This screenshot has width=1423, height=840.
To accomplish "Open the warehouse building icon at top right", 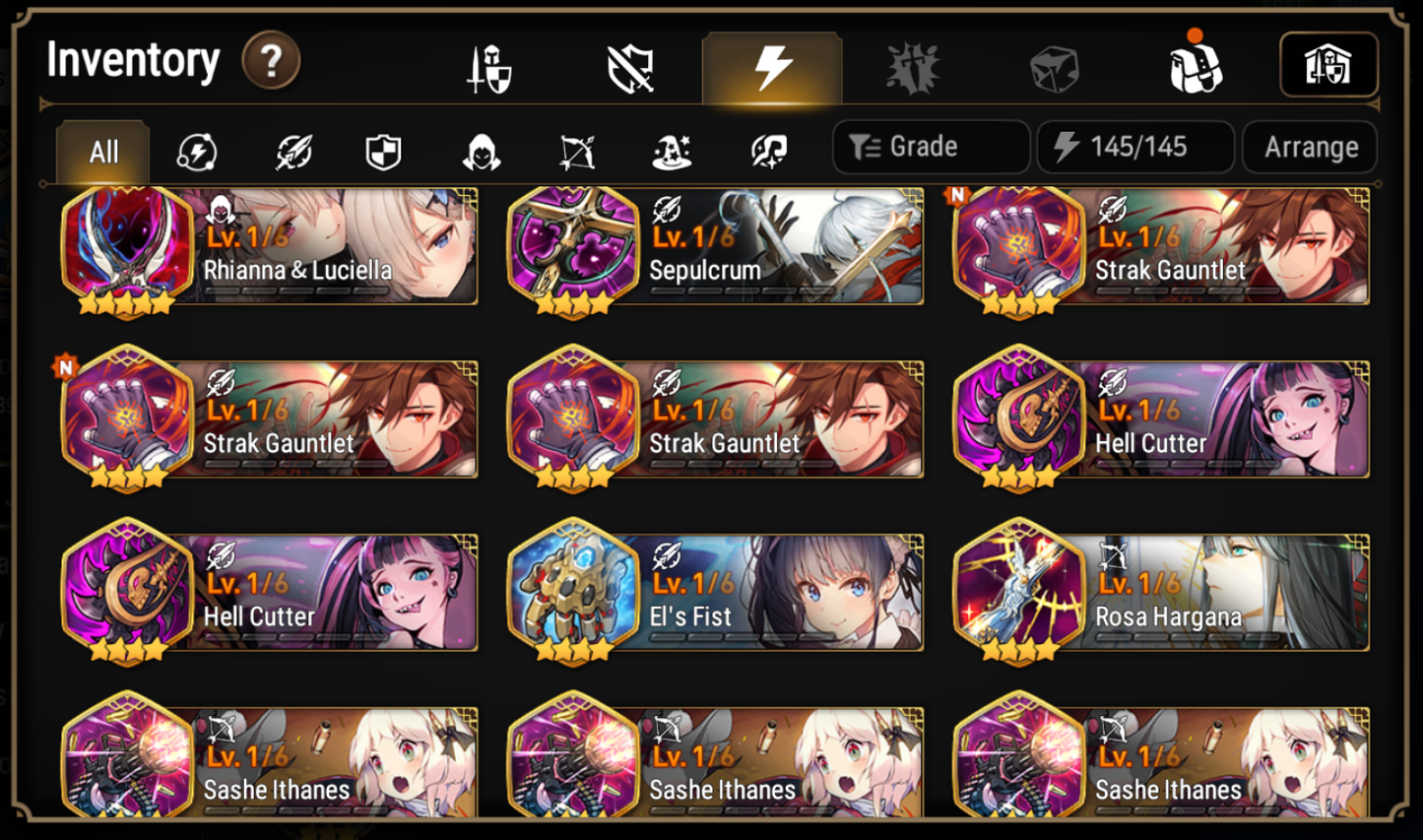I will [1329, 63].
